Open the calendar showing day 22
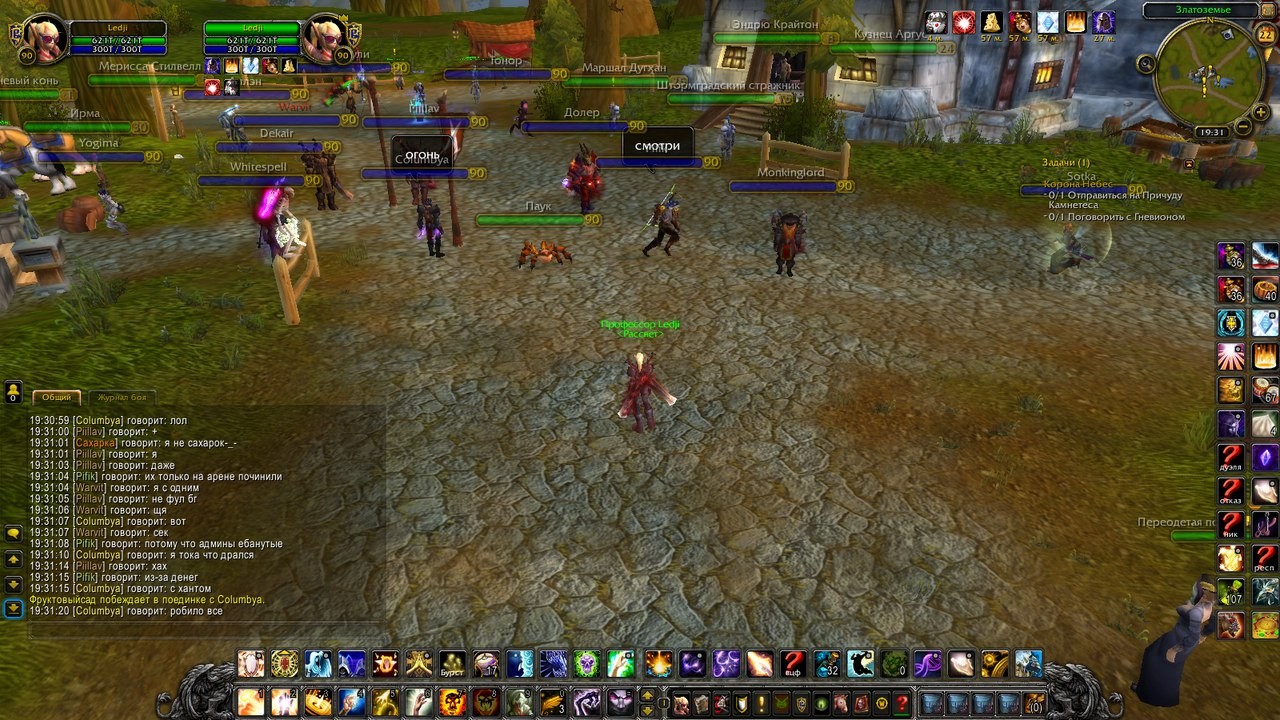This screenshot has width=1280, height=720. [x=1265, y=35]
